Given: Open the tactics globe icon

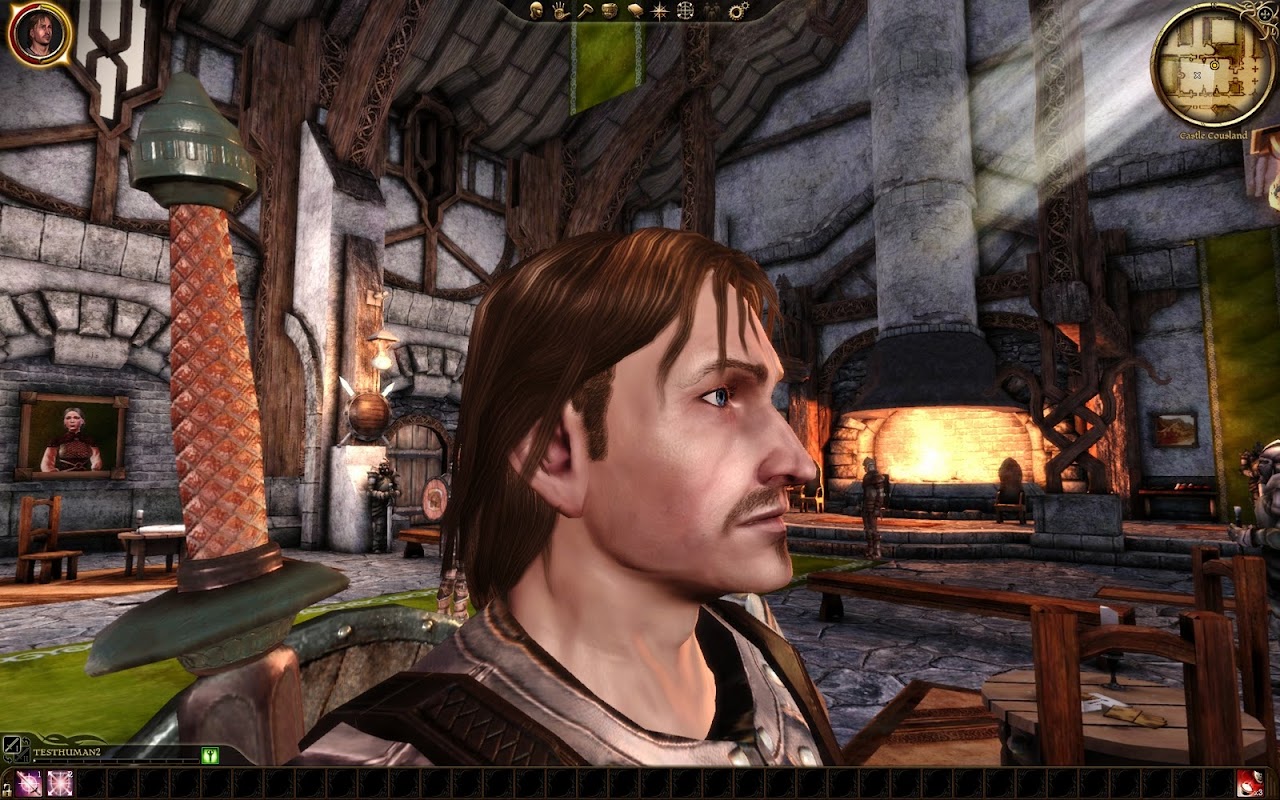Looking at the screenshot, I should point(685,11).
